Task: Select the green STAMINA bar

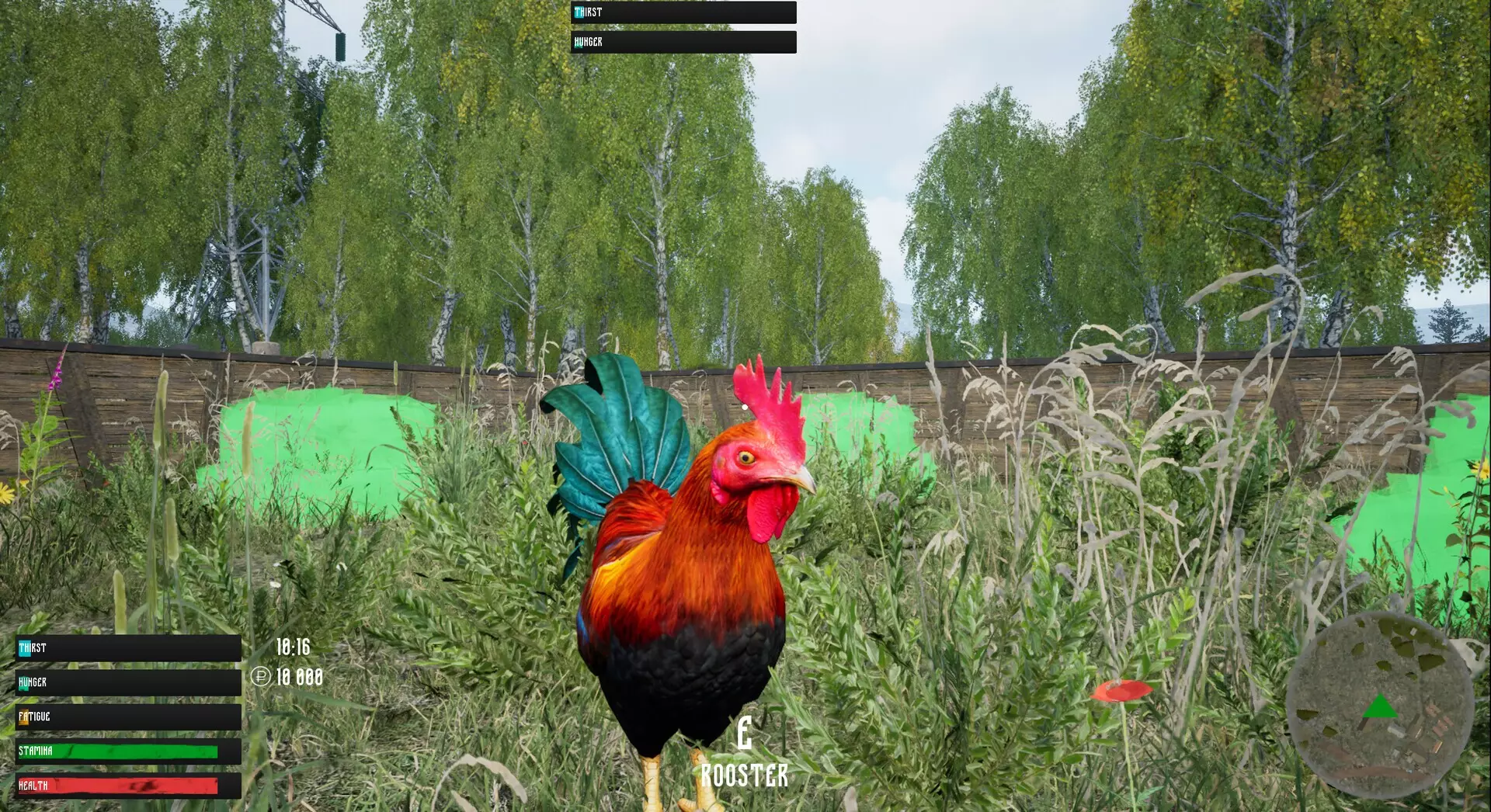Action: (116, 751)
